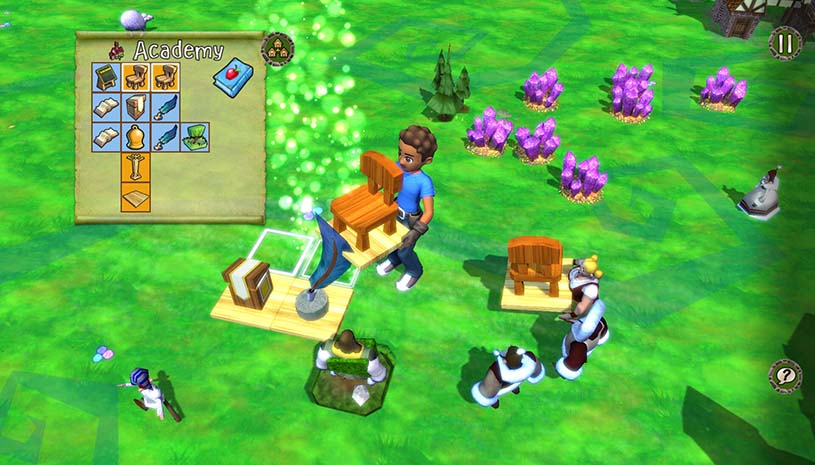The image size is (815, 465).
Task: Pick the green hedge tile
Action: (196, 137)
